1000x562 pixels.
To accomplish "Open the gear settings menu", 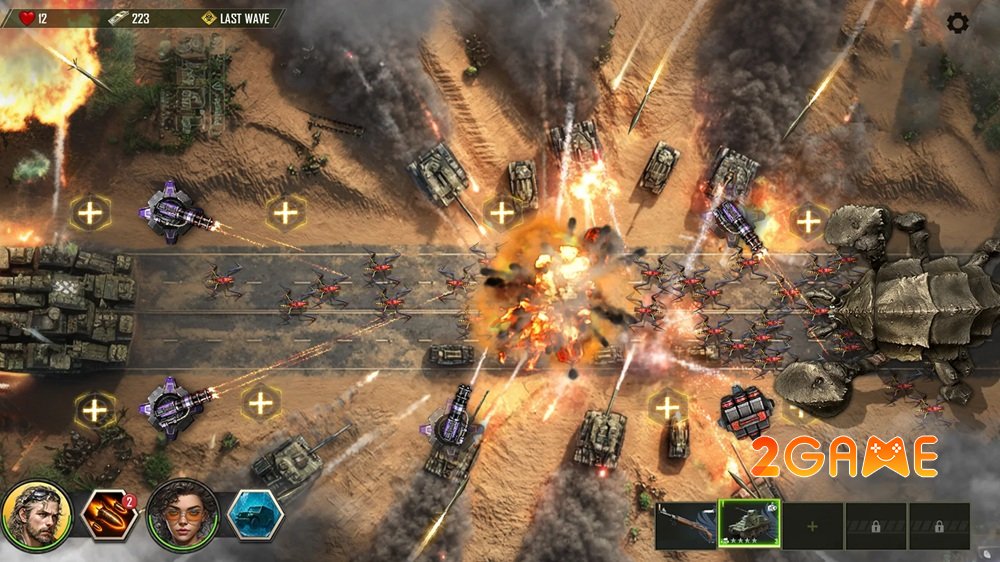I will coord(957,22).
